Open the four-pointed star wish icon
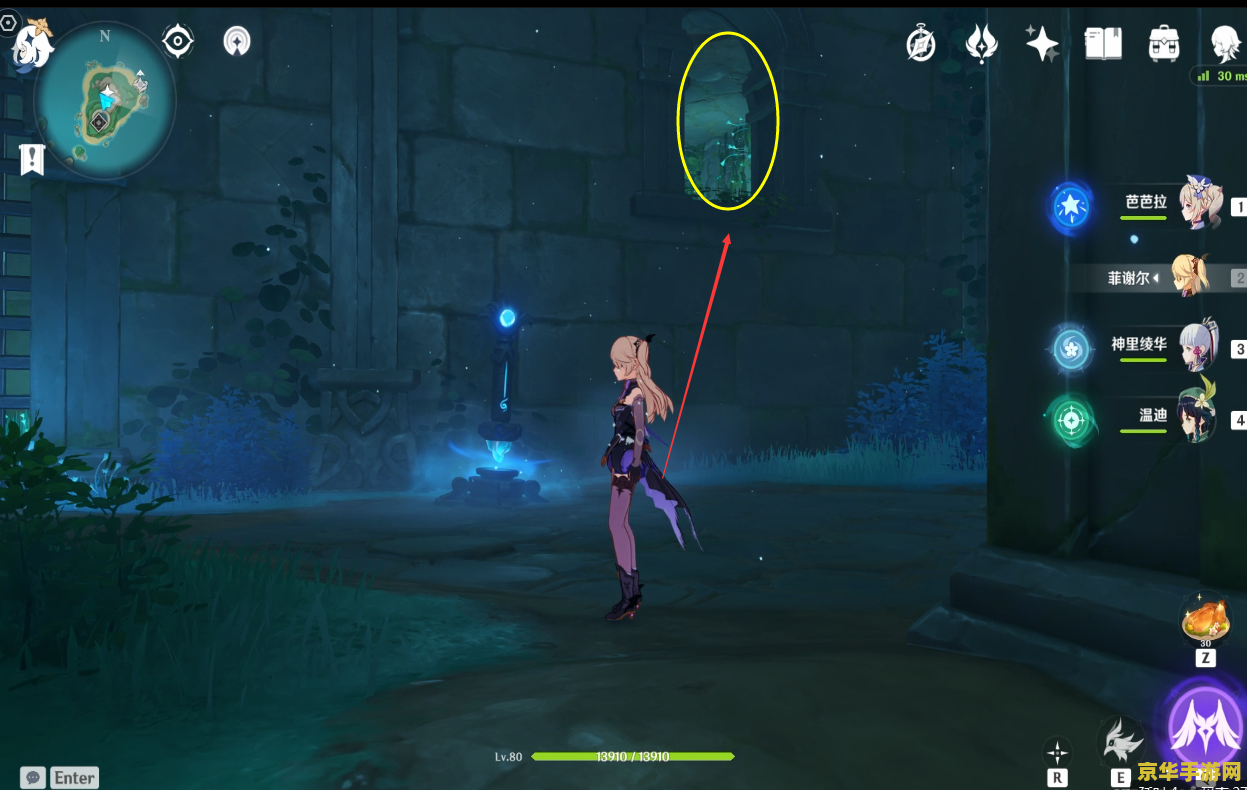1247x790 pixels. coord(1041,44)
